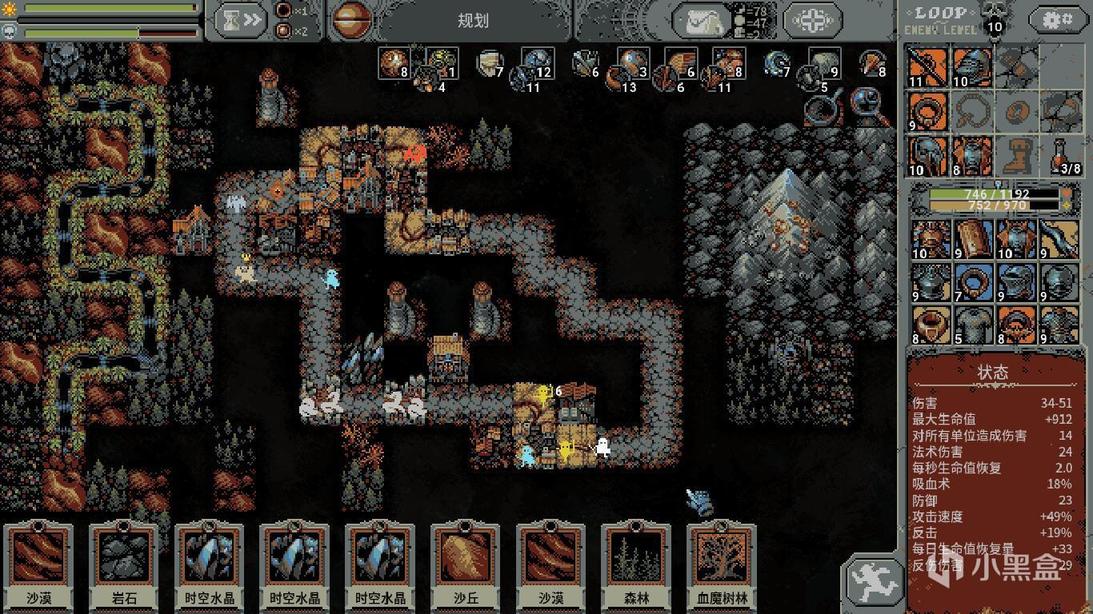
Task: Toggle the hourglass game speed button
Action: pyautogui.click(x=242, y=19)
